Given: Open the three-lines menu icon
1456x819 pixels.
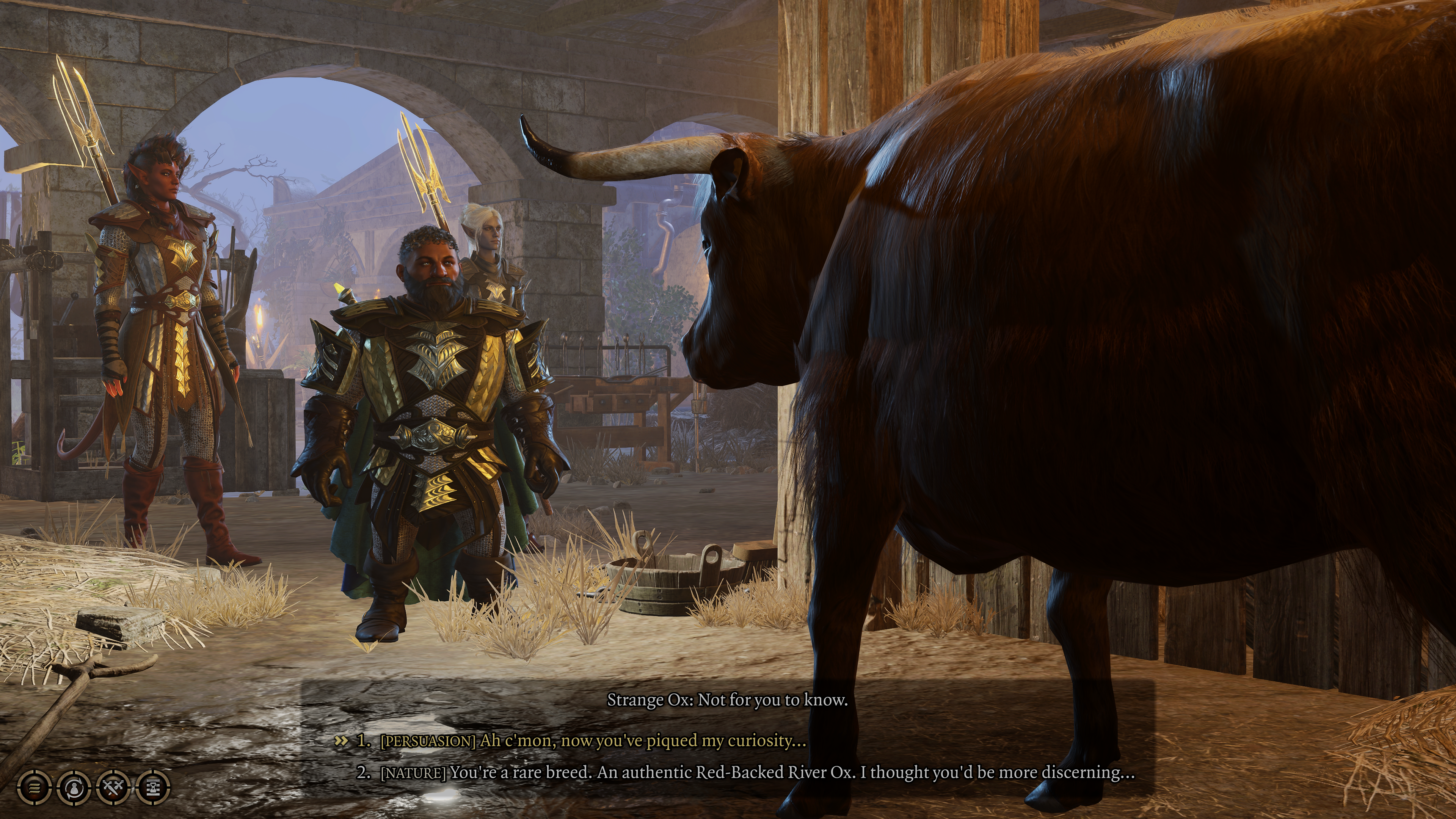Looking at the screenshot, I should coord(35,787).
